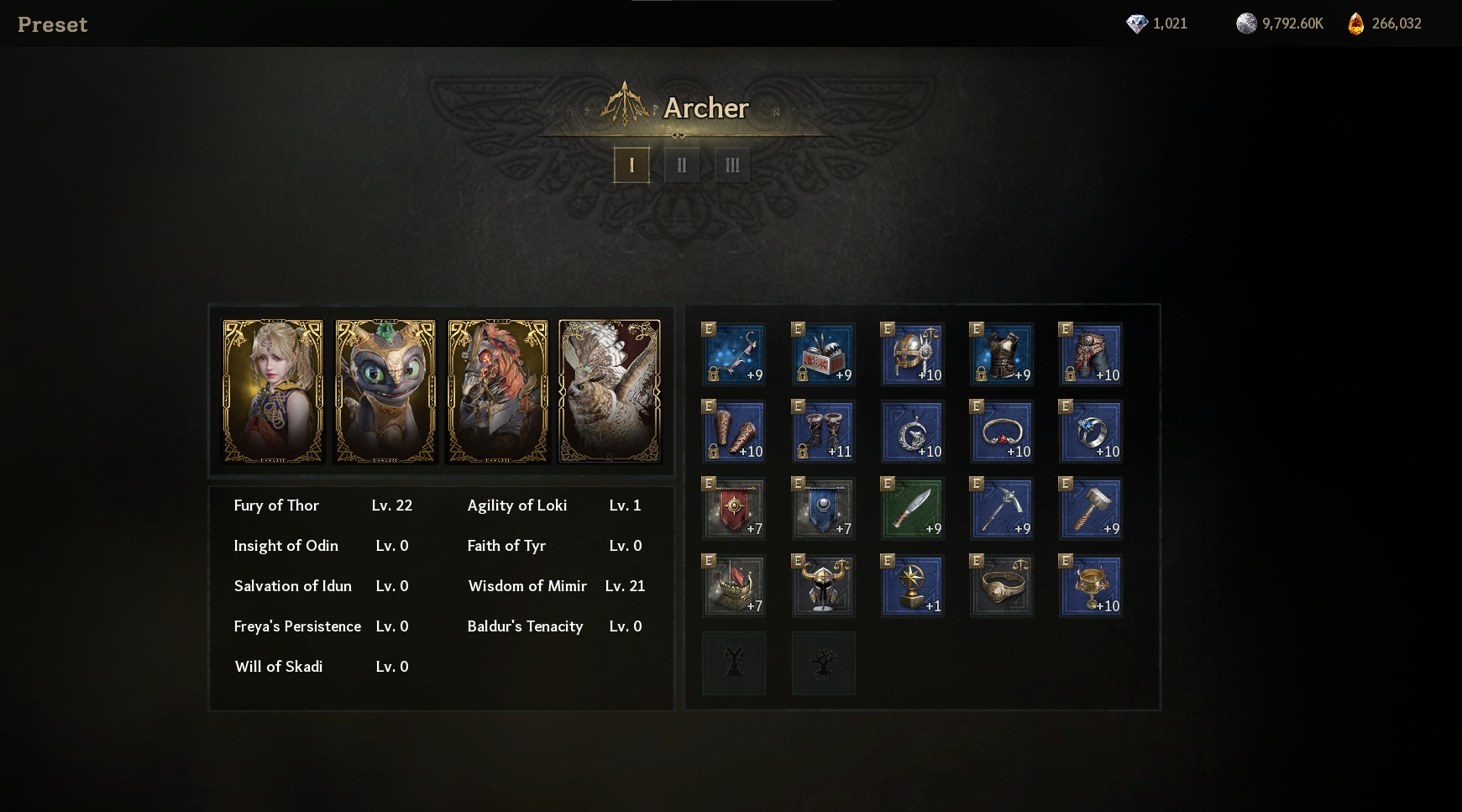Select the +9 chest armor slot
Screen dimensions: 1462x812
tap(1002, 354)
